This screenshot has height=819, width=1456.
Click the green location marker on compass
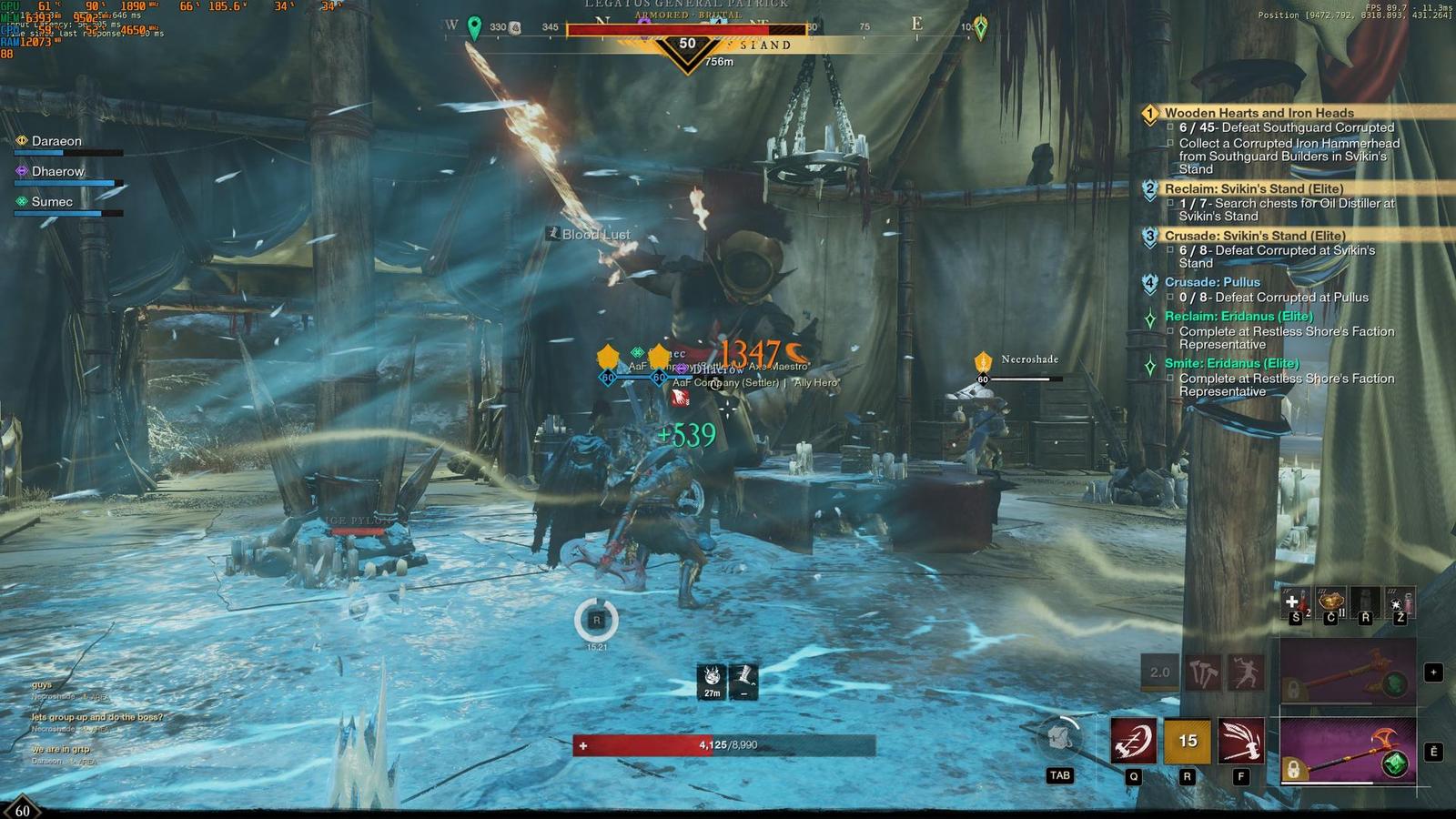pos(474,26)
